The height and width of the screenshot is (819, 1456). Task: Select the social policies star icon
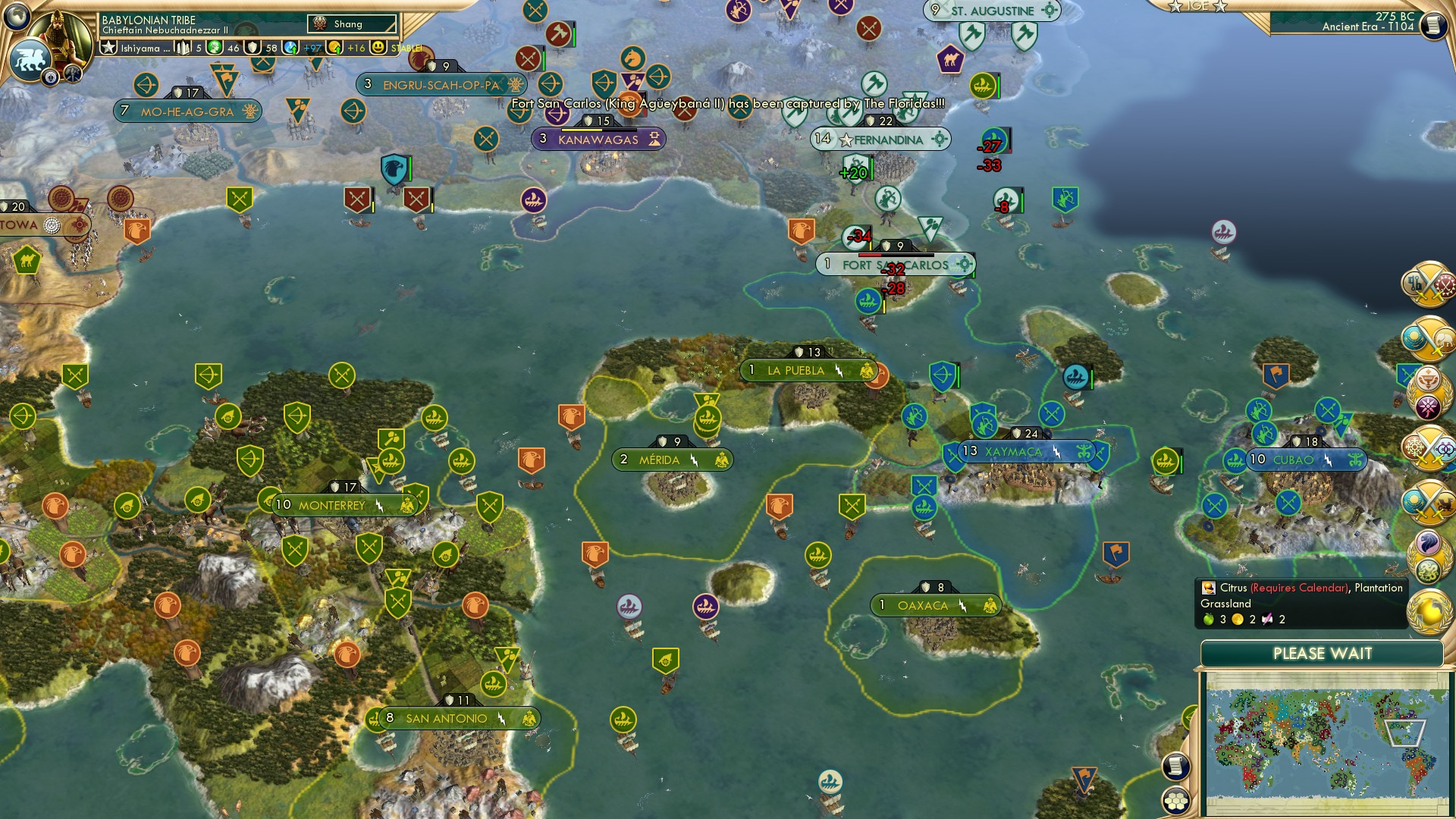[x=110, y=48]
